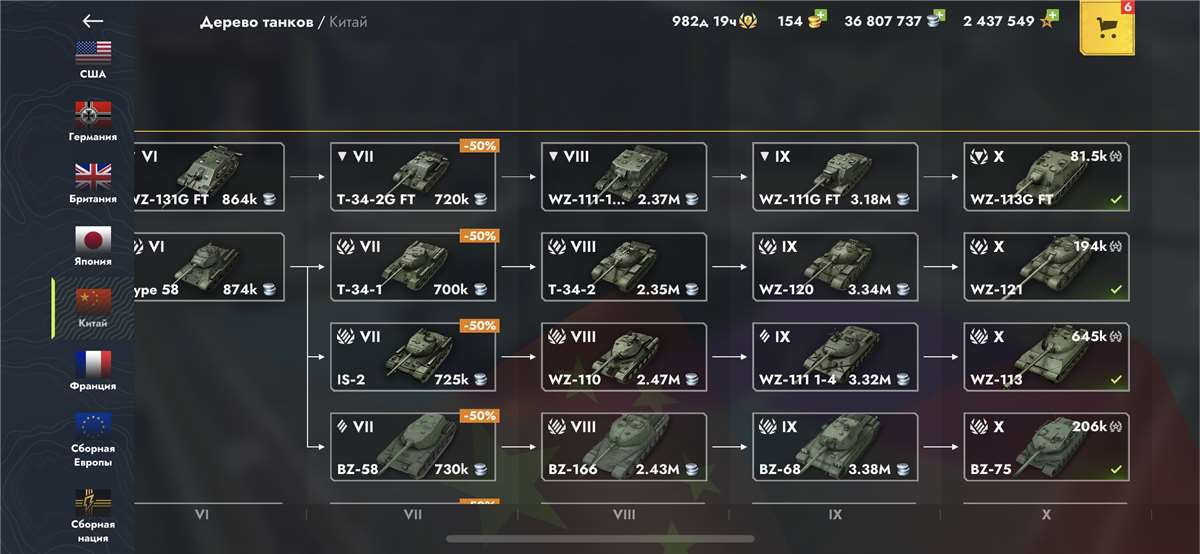Choose the WZ-113 tier X tank
Screen dimensions: 1200x554
coord(1046,357)
